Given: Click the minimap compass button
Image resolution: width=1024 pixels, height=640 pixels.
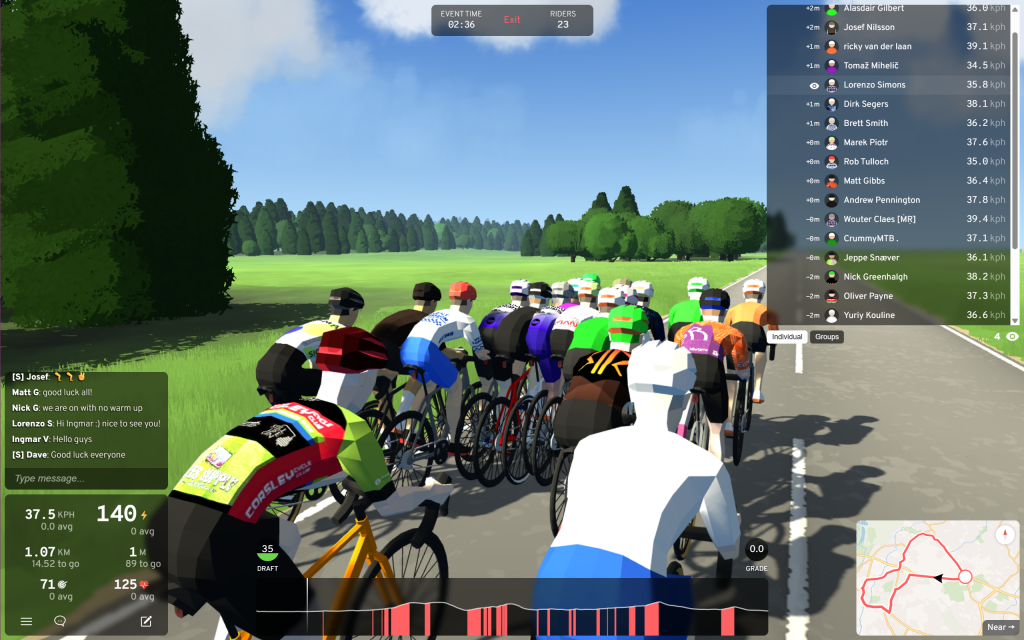Looking at the screenshot, I should tap(1006, 534).
